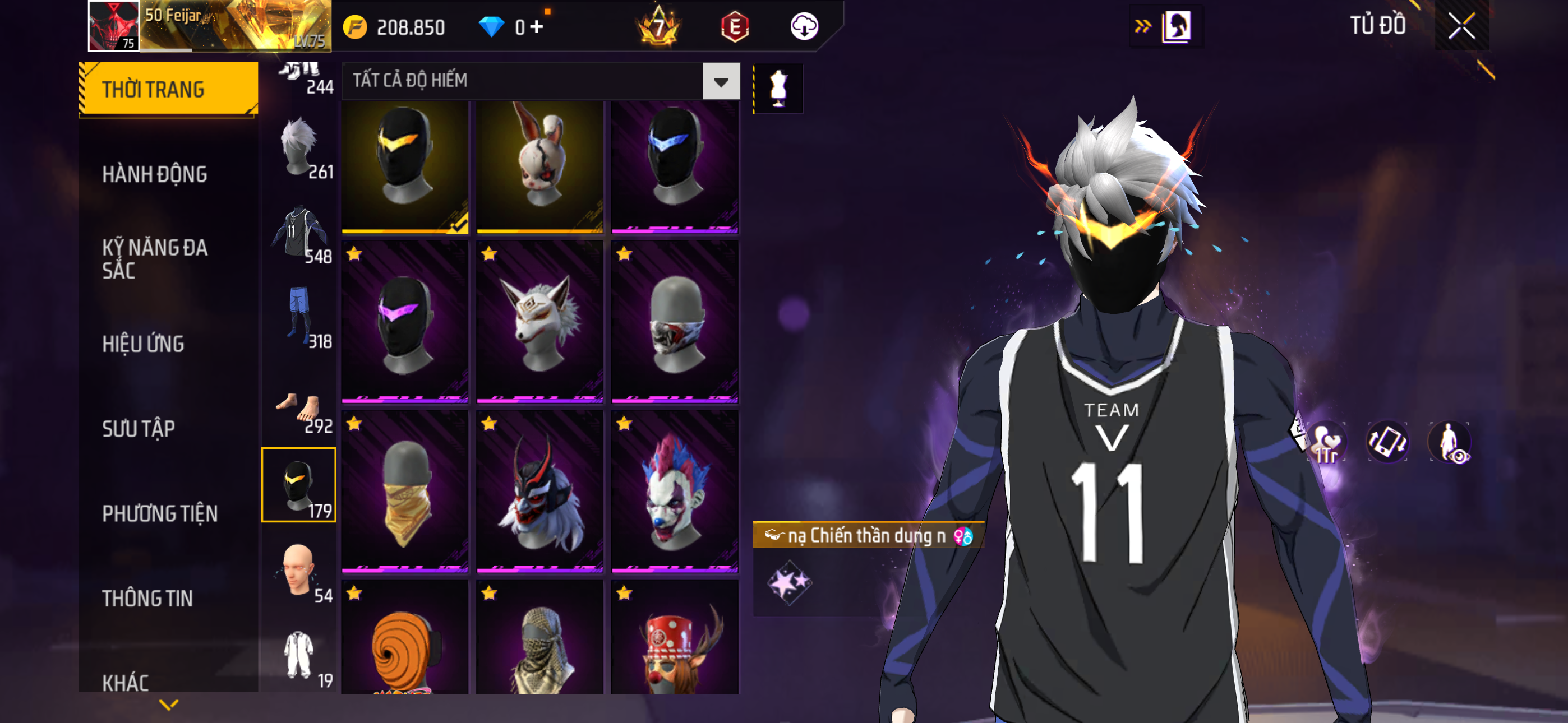Expand the Tất Cả Độ Hiếm rarity dropdown
Image resolution: width=1568 pixels, height=723 pixels.
click(721, 81)
